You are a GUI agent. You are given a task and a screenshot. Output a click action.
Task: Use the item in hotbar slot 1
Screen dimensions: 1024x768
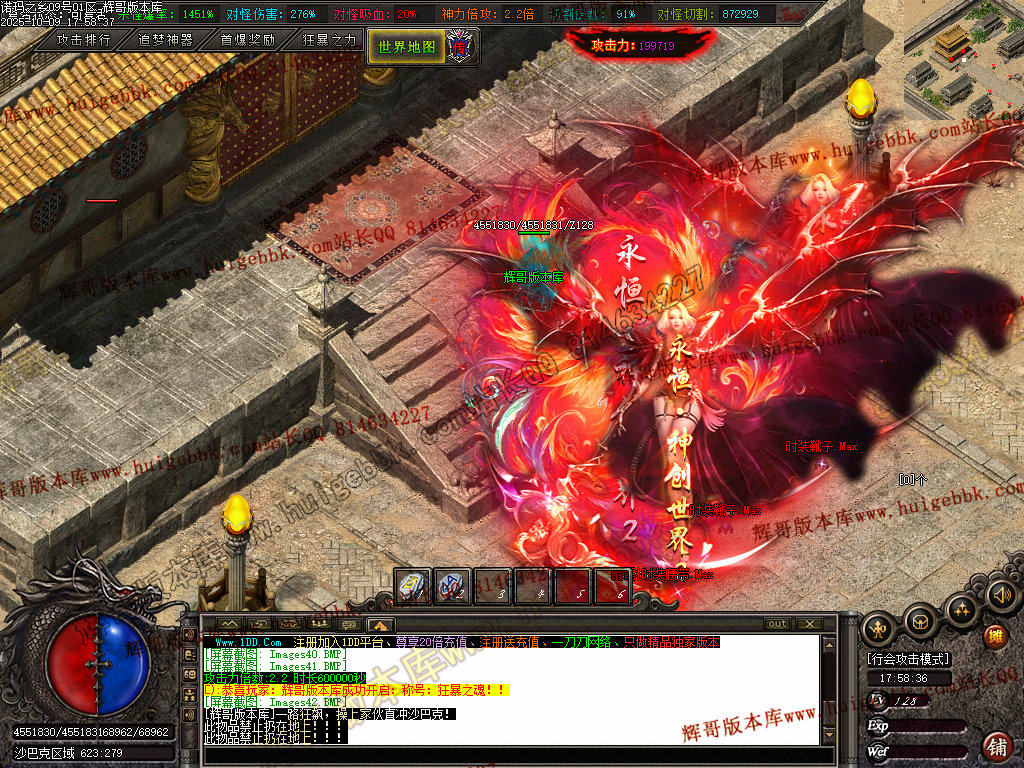[413, 586]
